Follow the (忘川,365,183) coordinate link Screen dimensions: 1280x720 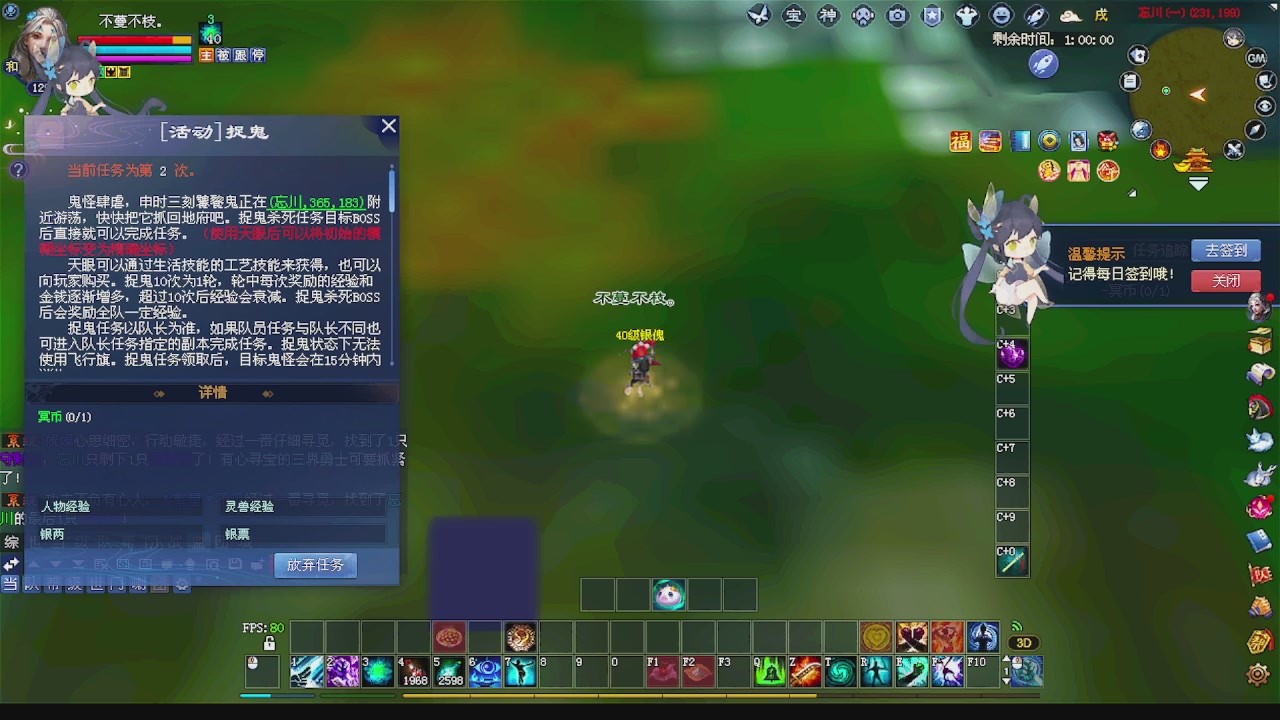(316, 202)
